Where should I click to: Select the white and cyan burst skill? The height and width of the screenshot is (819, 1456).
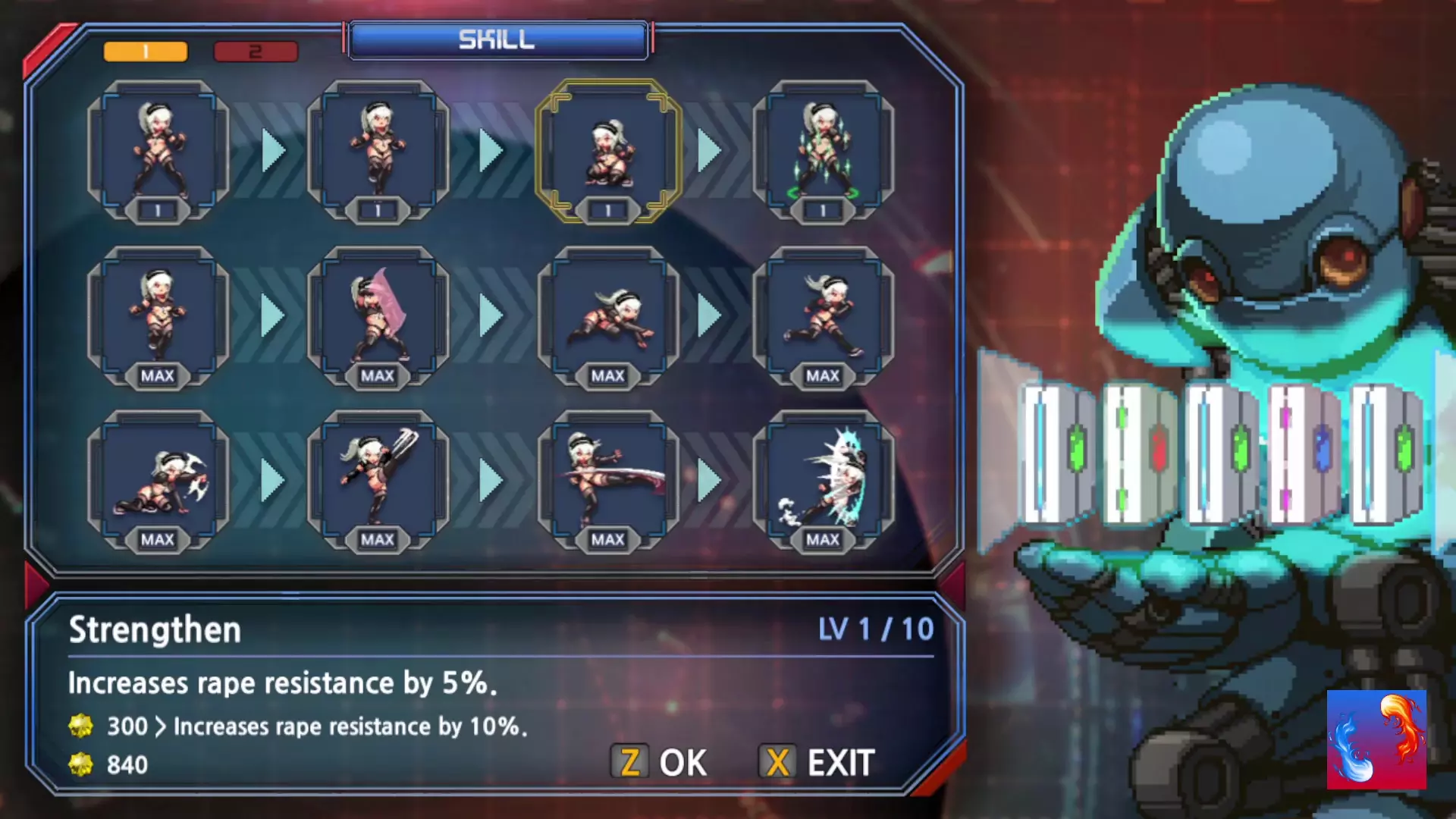(824, 481)
